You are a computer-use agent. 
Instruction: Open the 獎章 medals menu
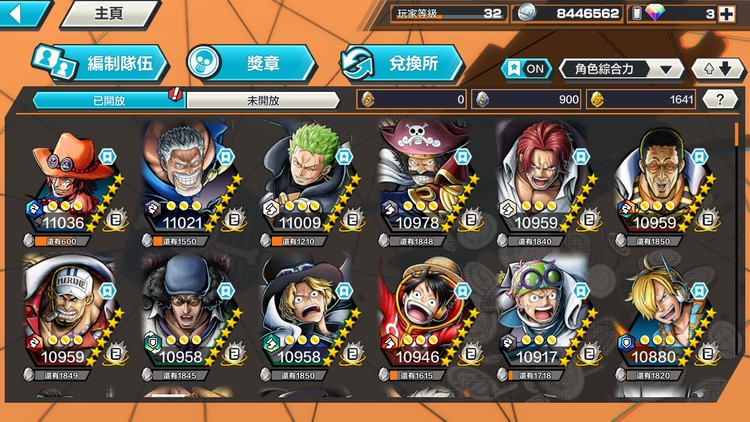click(250, 63)
